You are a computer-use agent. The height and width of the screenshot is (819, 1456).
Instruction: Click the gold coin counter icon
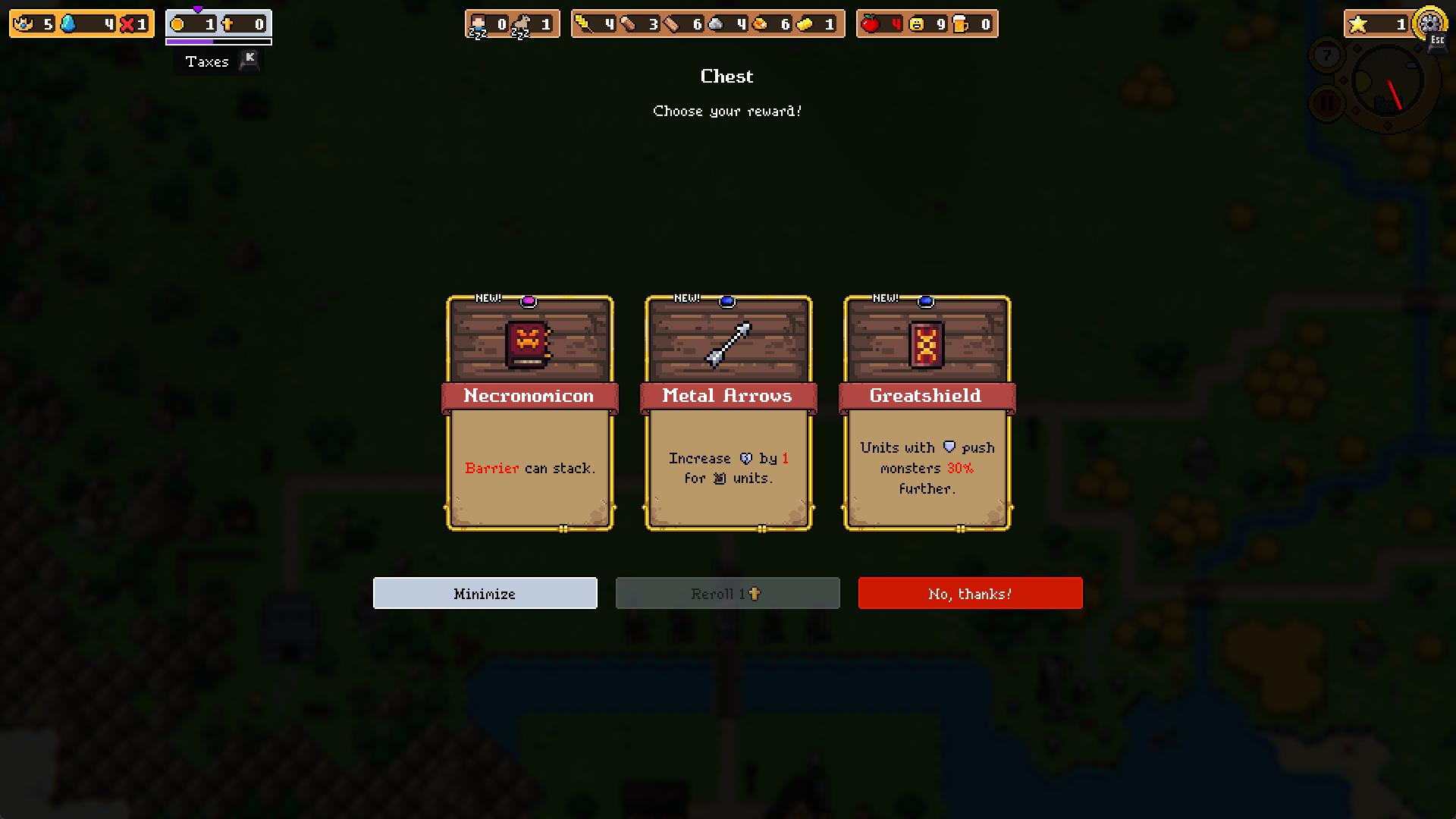(177, 24)
